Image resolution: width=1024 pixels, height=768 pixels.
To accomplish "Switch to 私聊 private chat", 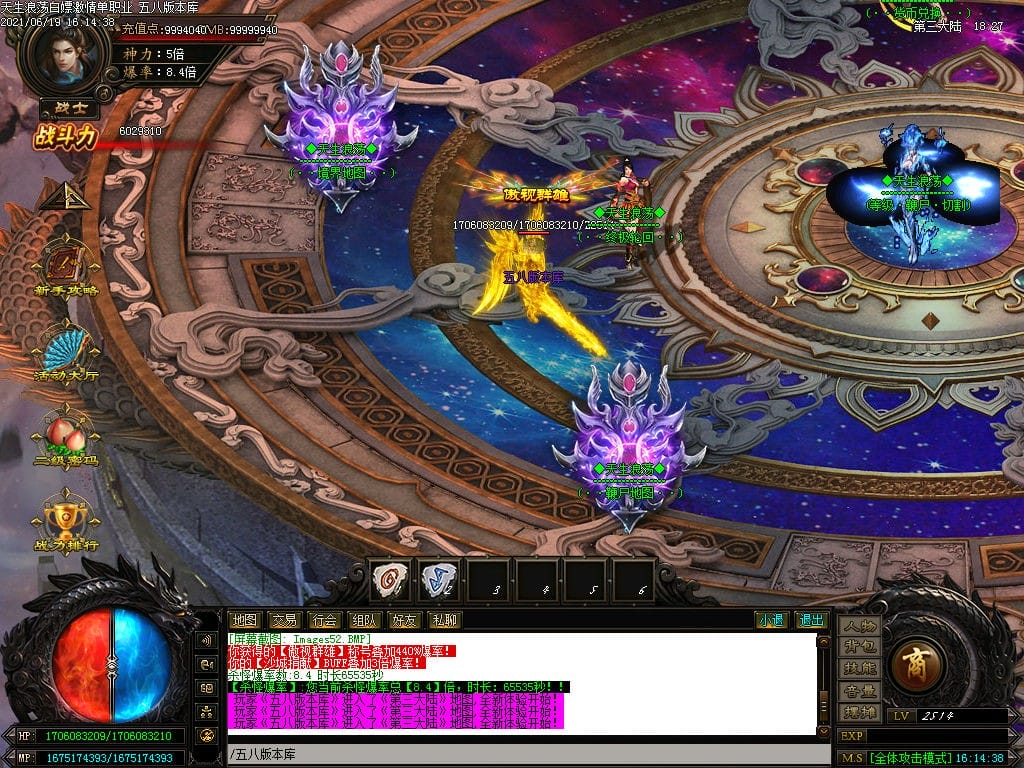I will tap(444, 620).
